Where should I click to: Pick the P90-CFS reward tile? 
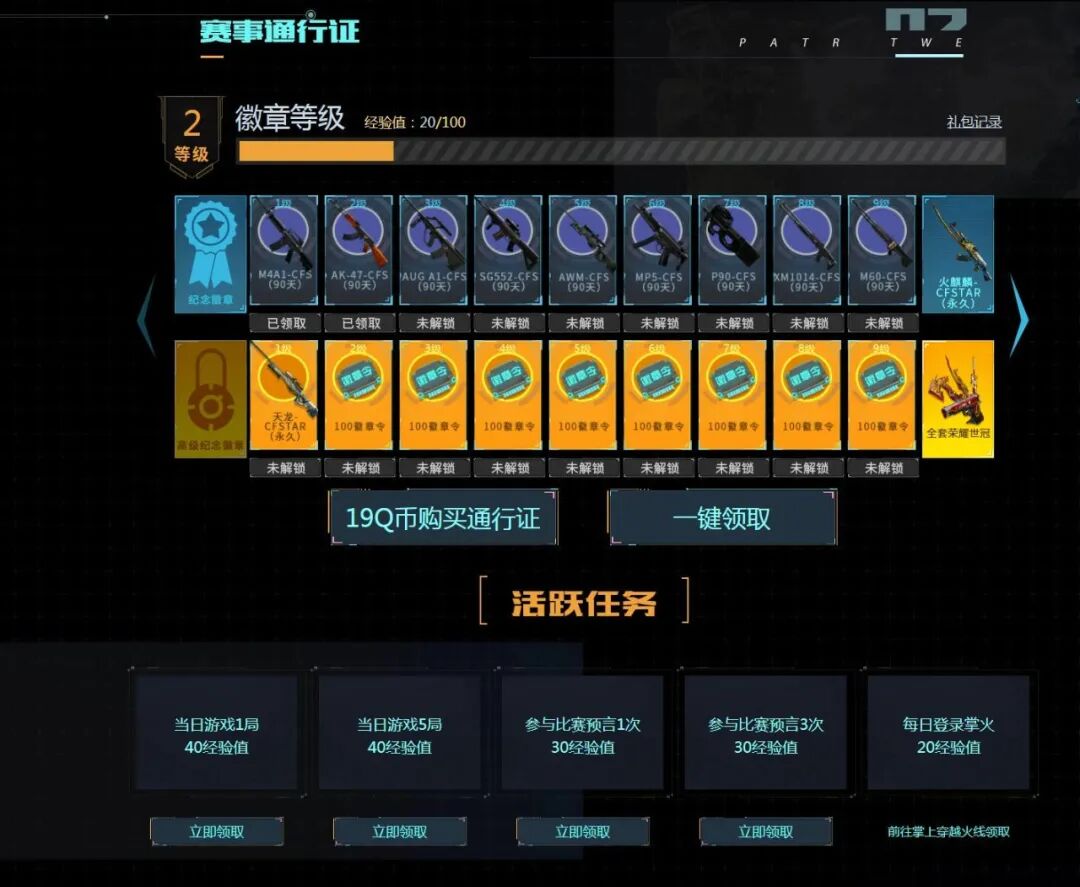coord(732,250)
